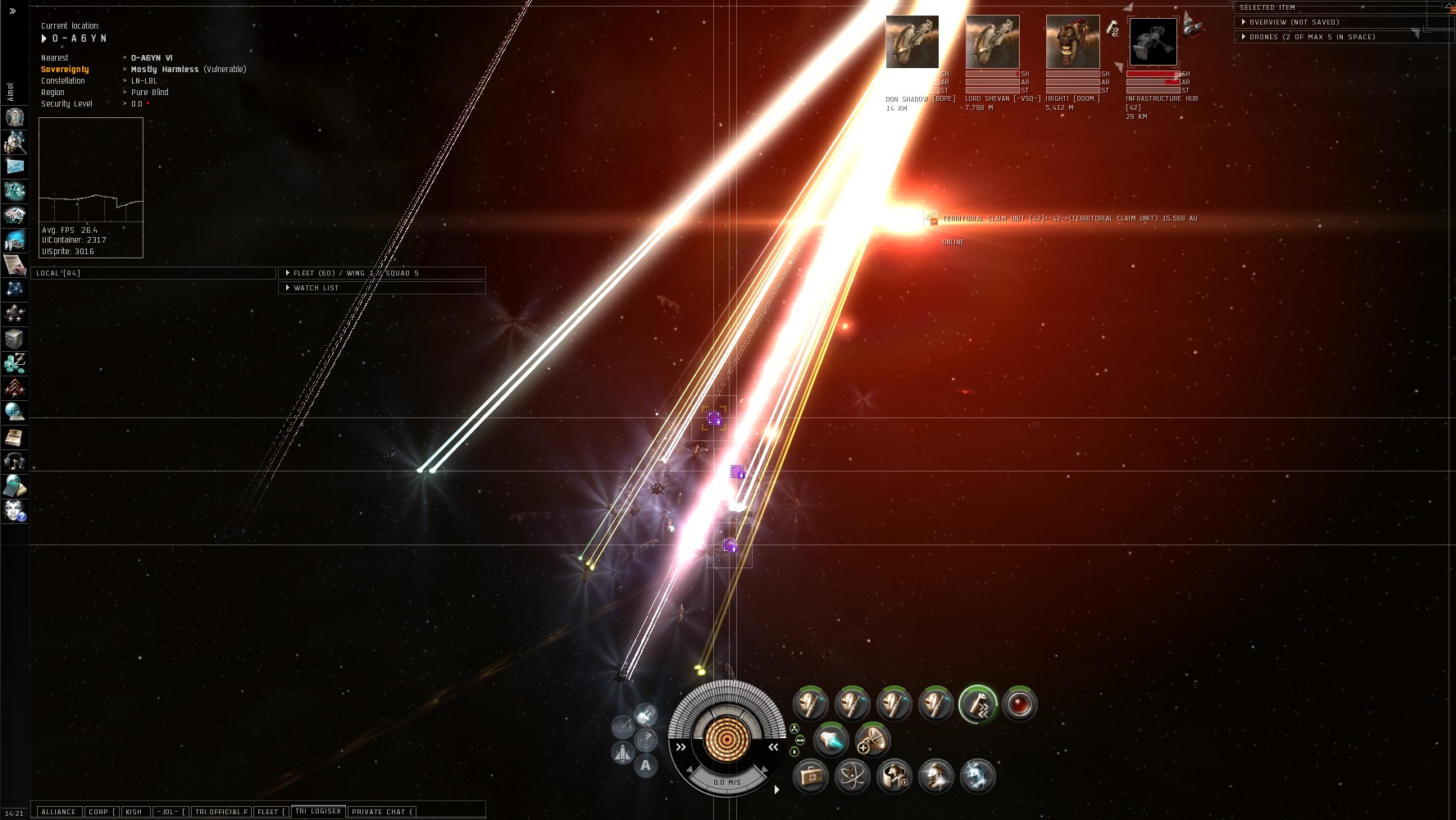Open the Local [84] chat window header
Viewport: 1456px width, 820px height.
pyautogui.click(x=58, y=273)
